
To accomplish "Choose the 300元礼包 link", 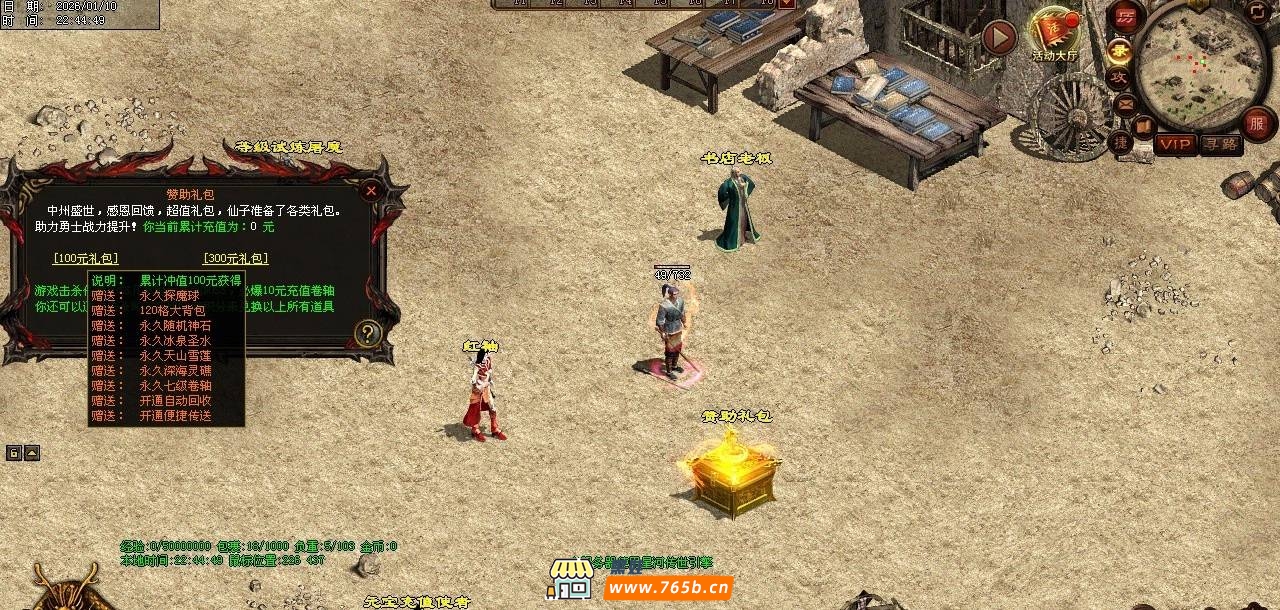I will click(x=235, y=259).
